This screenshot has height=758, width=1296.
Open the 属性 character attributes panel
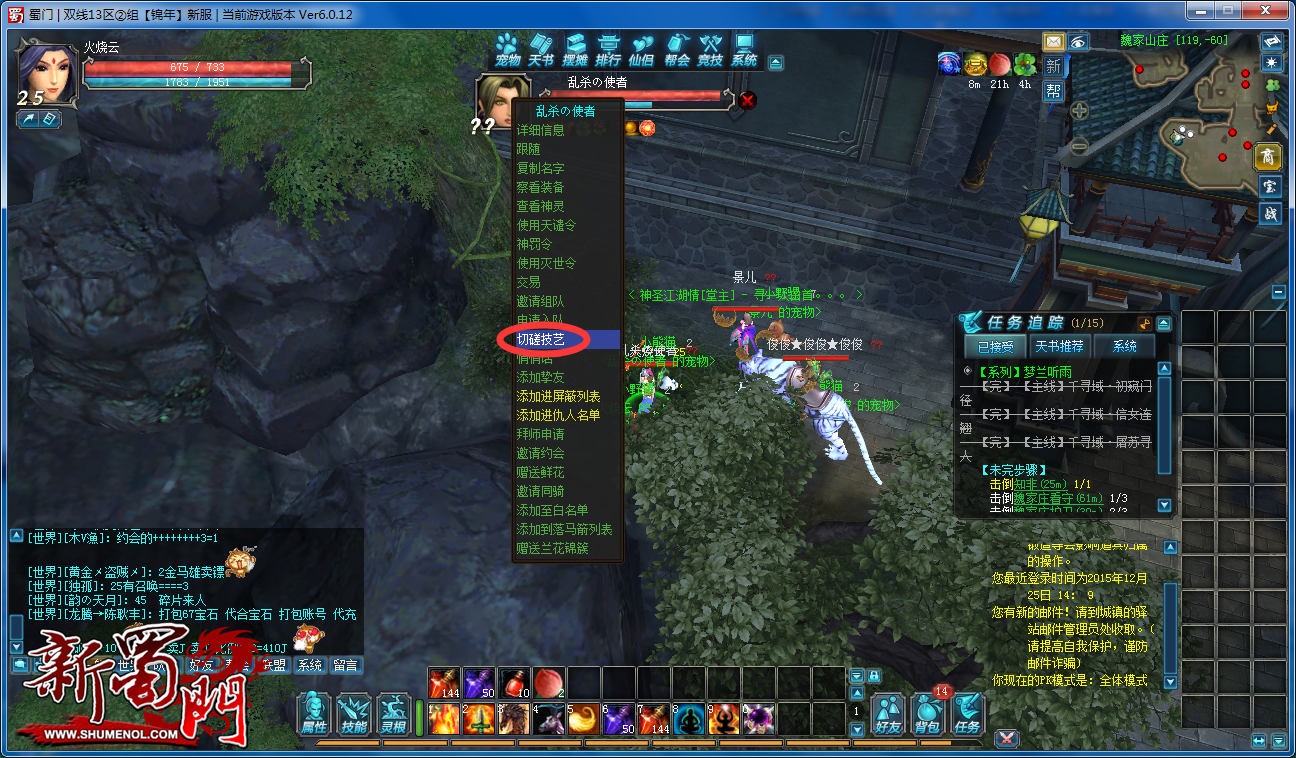tap(314, 714)
